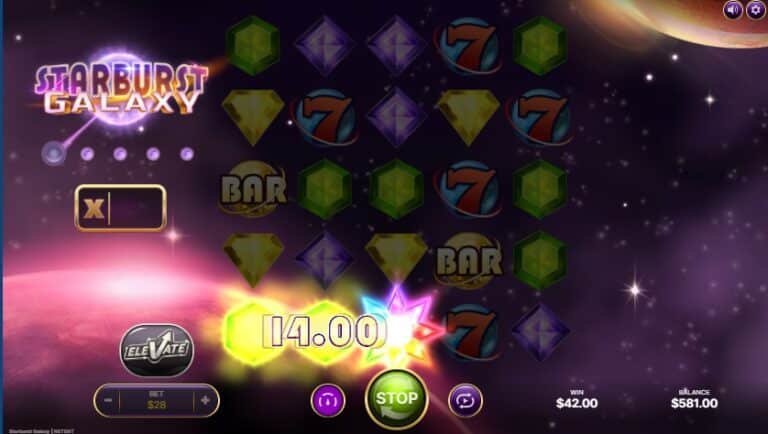Increase the bet with the plus button
Viewport: 768px width, 434px height.
tap(205, 400)
